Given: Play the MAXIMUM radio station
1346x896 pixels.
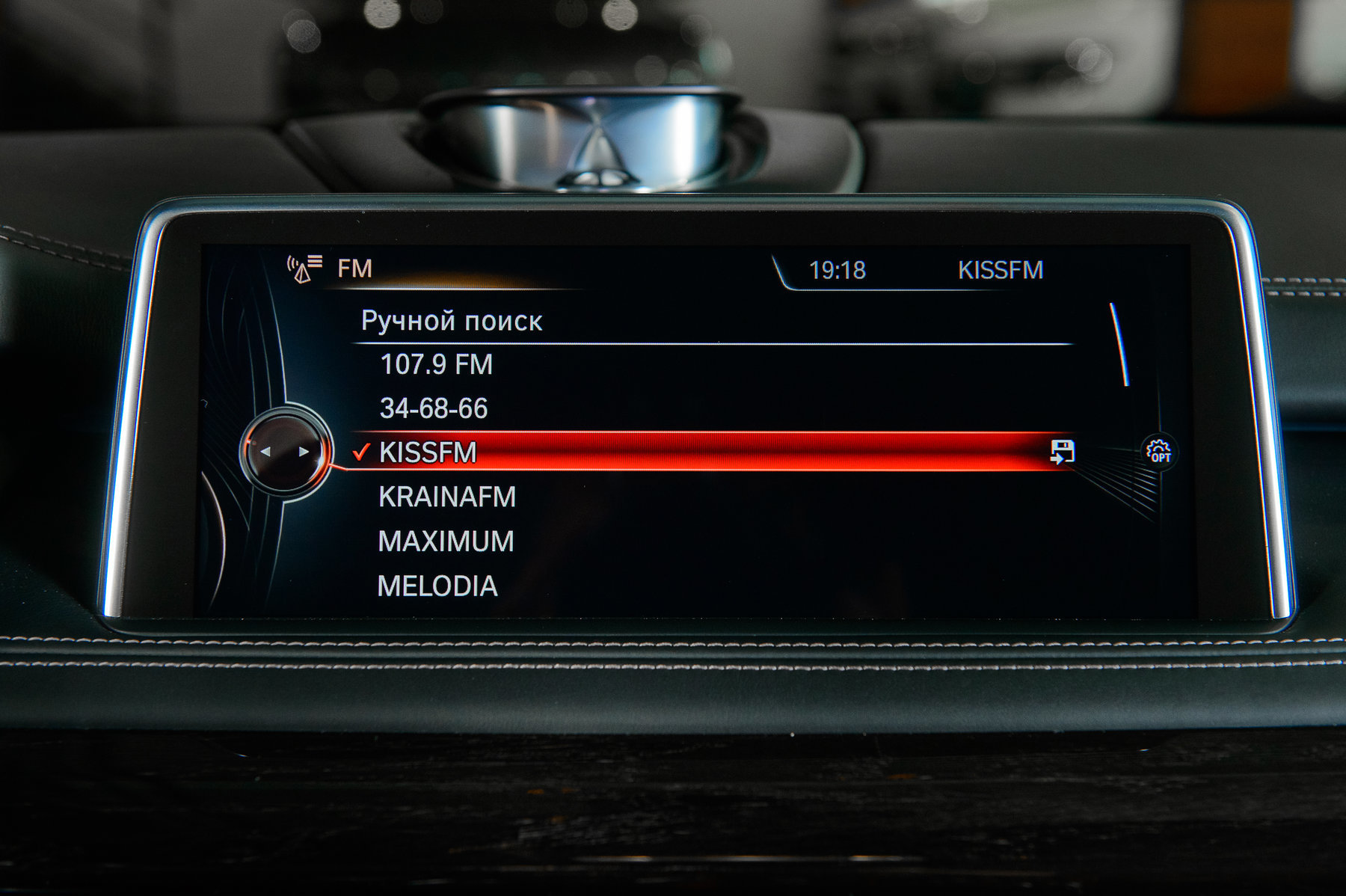Looking at the screenshot, I should point(446,541).
